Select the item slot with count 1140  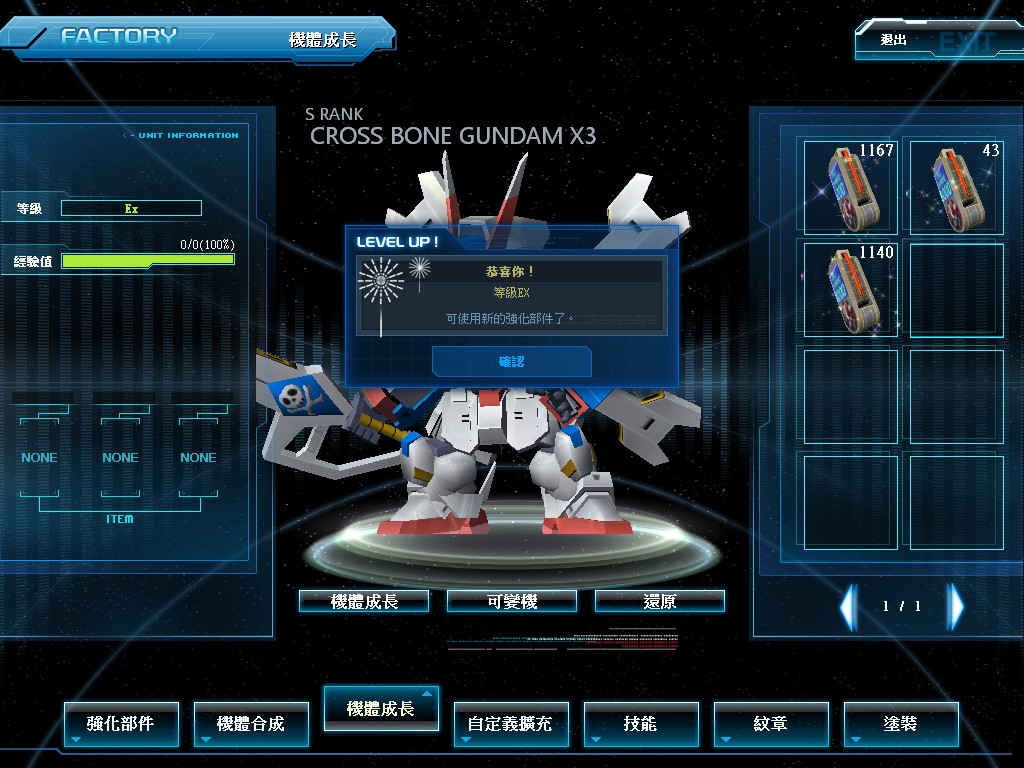click(x=851, y=290)
